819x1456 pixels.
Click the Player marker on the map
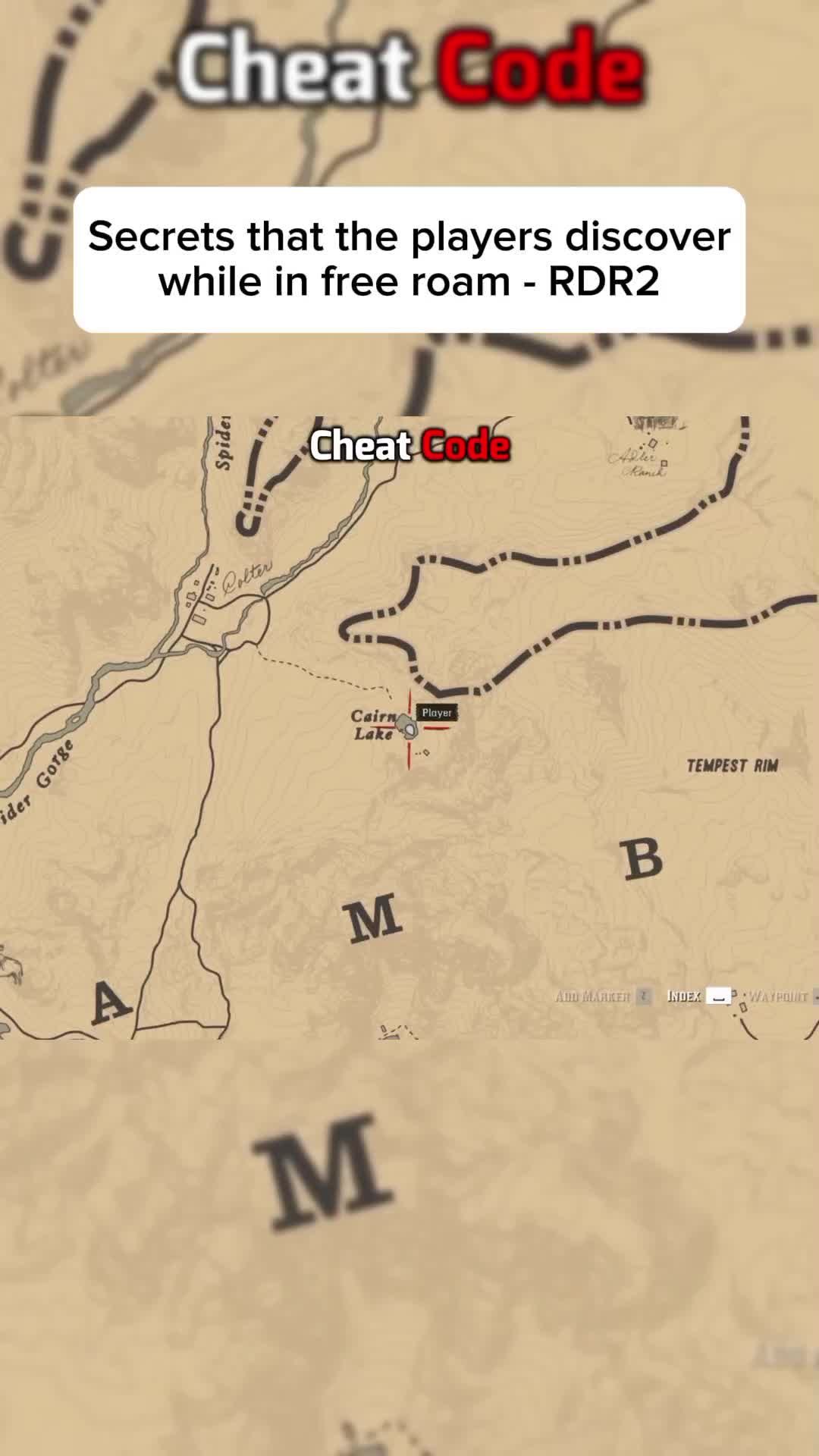[410, 730]
